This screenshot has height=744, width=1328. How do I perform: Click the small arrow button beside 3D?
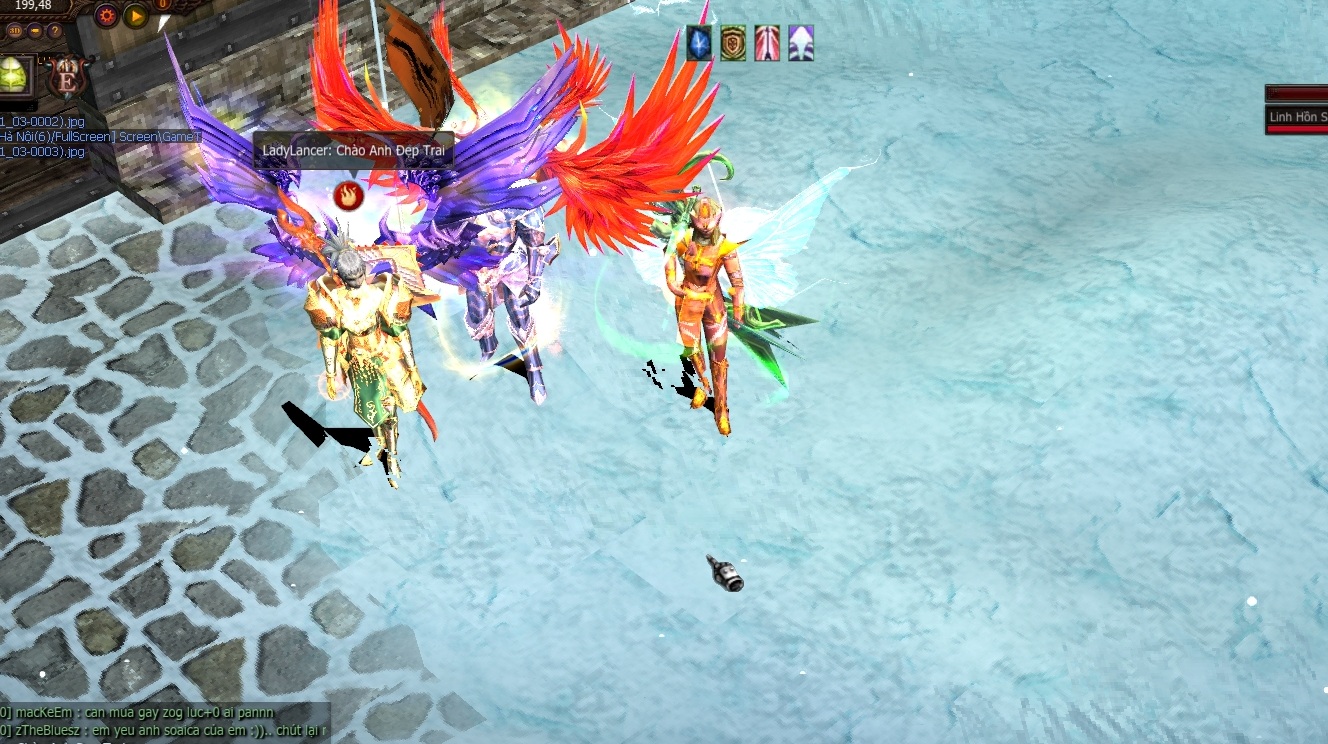click(x=36, y=31)
